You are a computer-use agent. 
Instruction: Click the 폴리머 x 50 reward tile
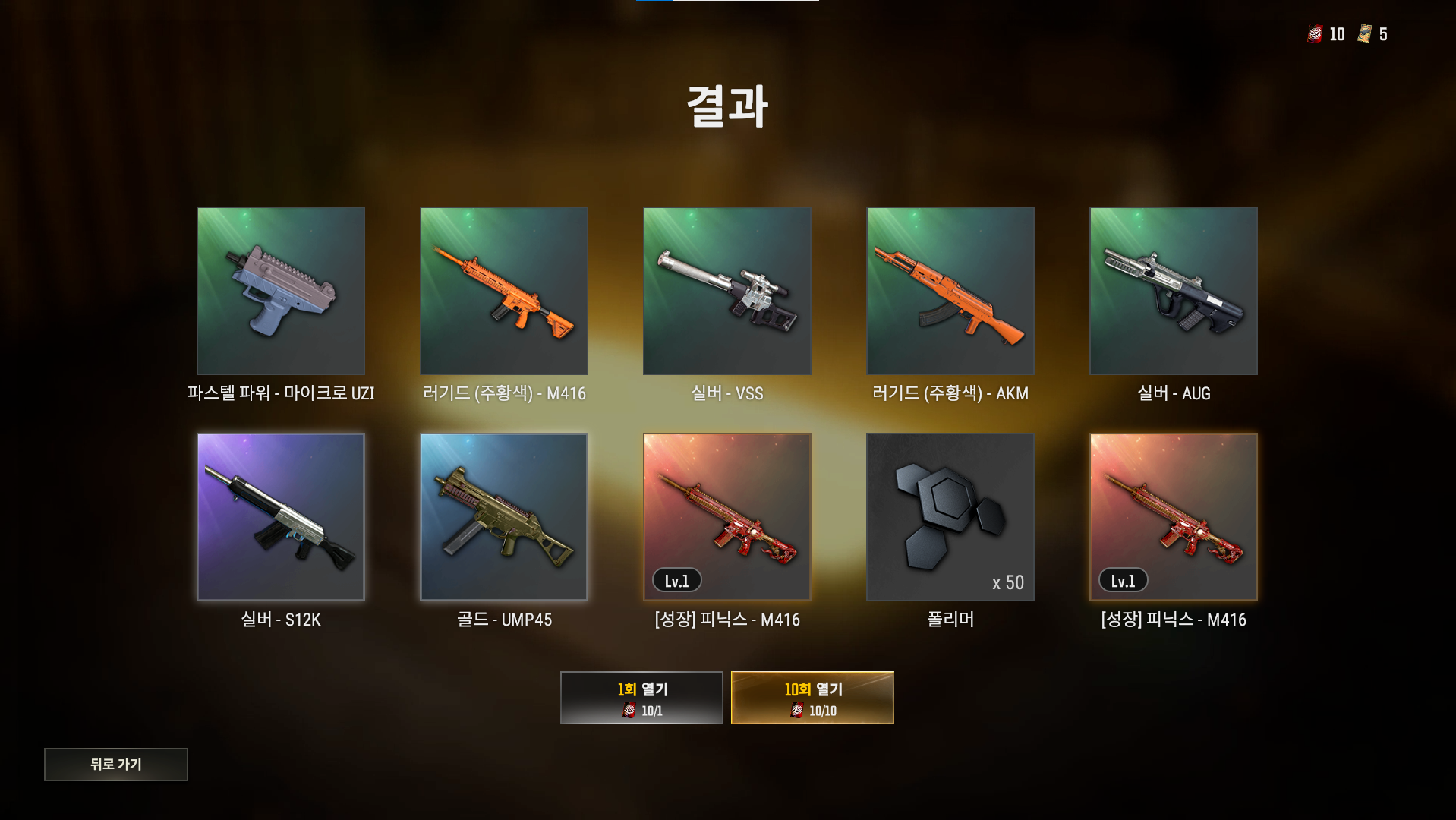pyautogui.click(x=950, y=517)
